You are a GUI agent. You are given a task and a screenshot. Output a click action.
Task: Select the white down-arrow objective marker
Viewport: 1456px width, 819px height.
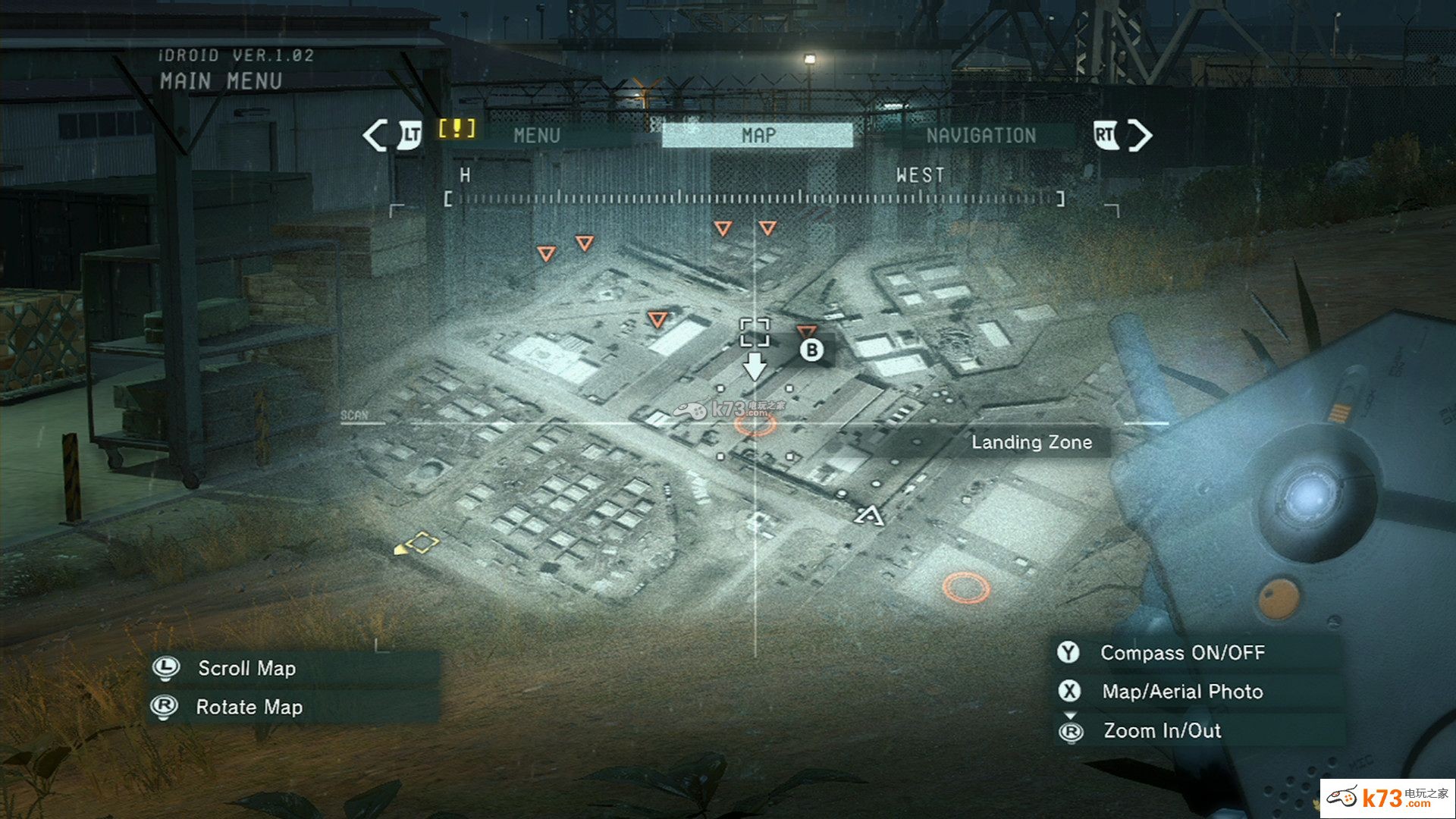[x=755, y=366]
